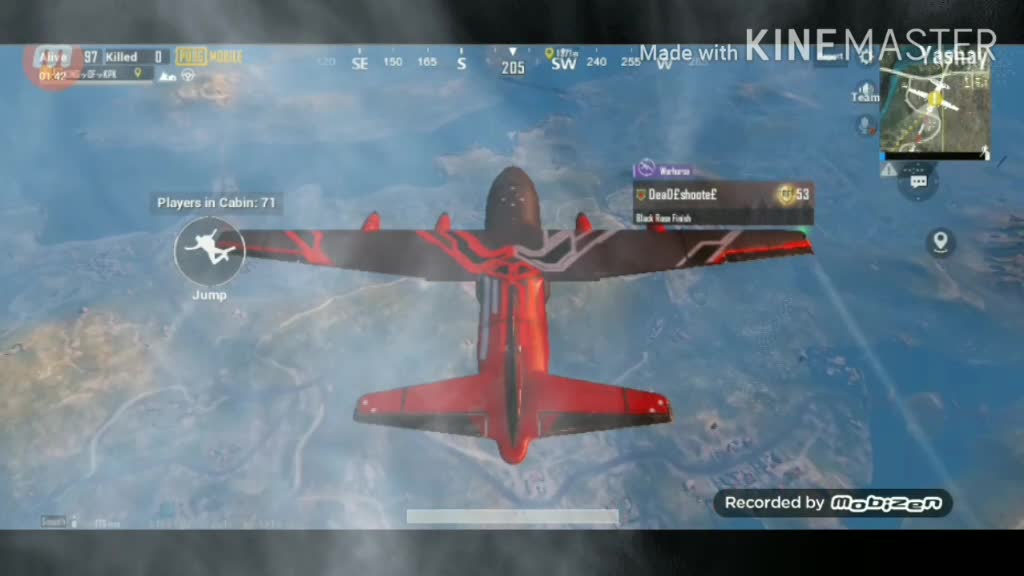1024x576 pixels.
Task: Tap the yellow warning triangle icon
Action: coord(888,170)
